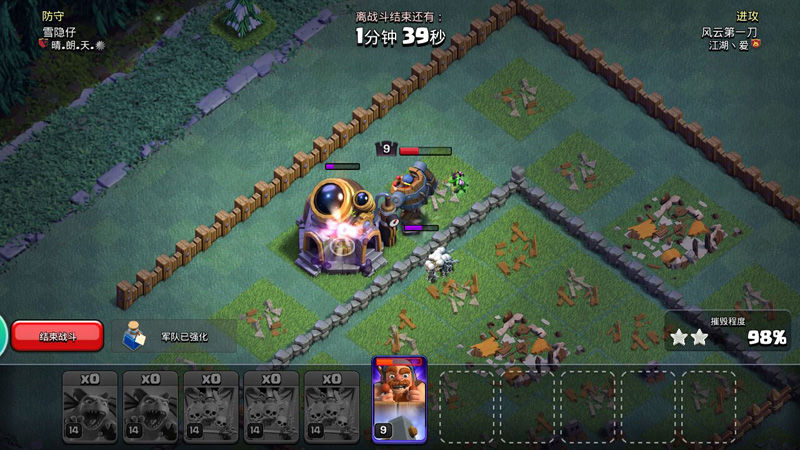The height and width of the screenshot is (450, 800).
Task: Select the Battle Machine hero card
Action: [399, 399]
